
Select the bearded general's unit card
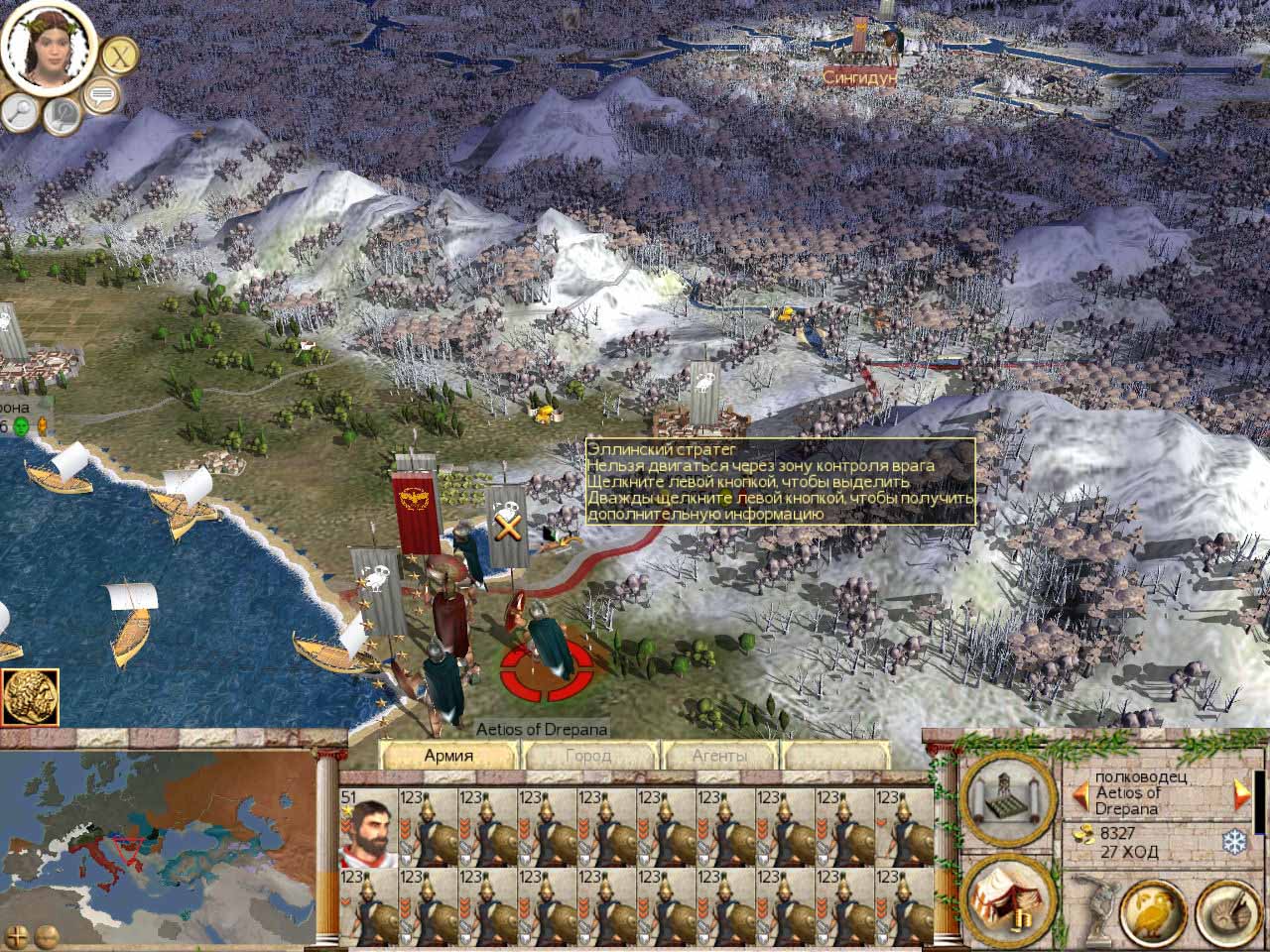coord(369,828)
